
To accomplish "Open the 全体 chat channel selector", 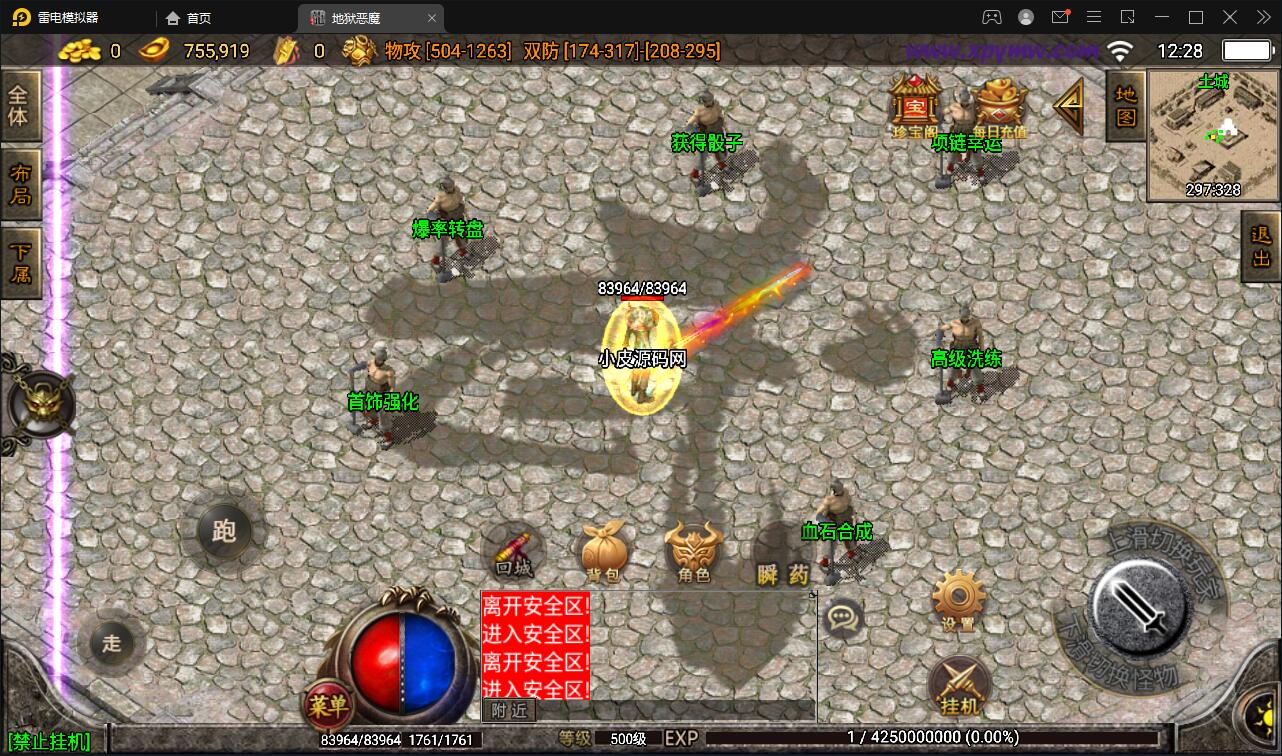I will (20, 105).
